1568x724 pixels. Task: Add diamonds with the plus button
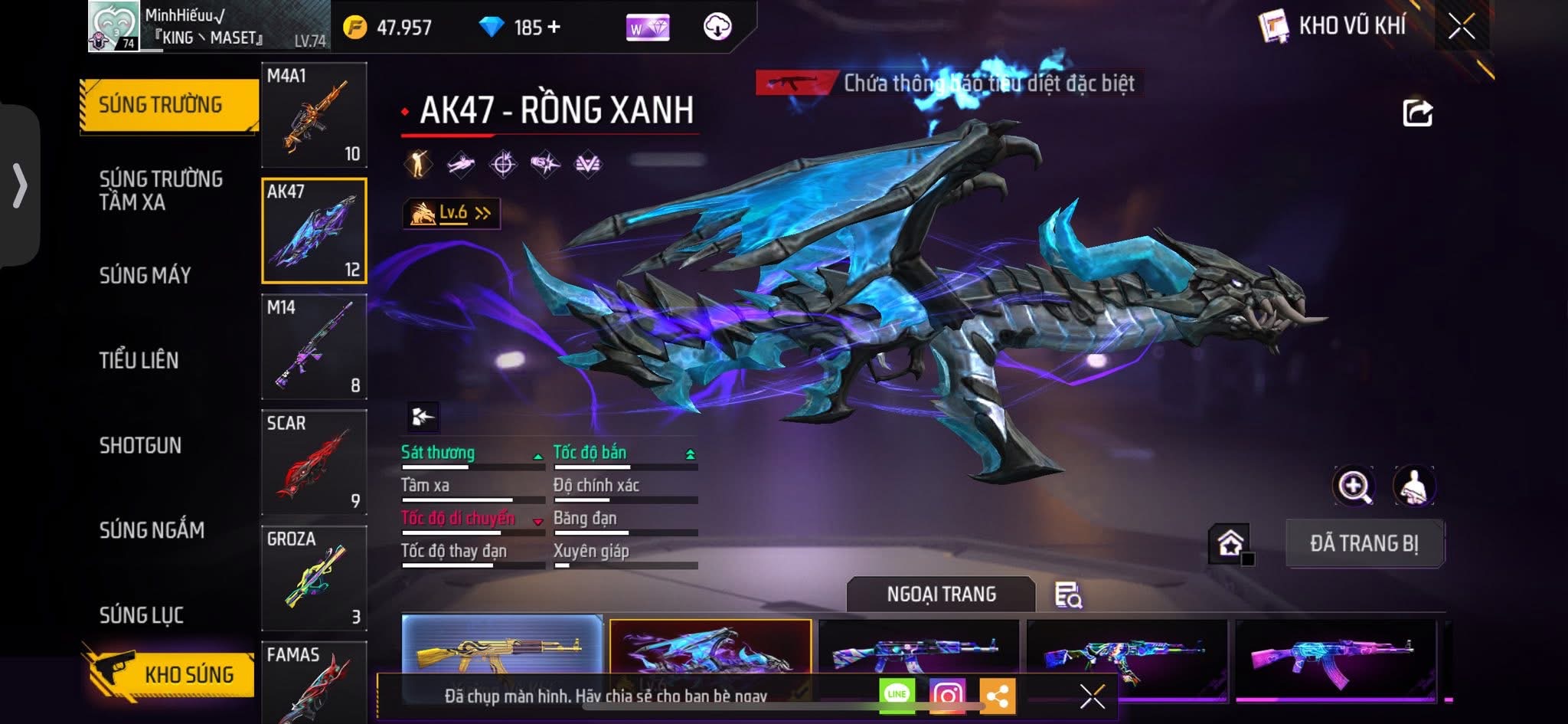pyautogui.click(x=554, y=28)
